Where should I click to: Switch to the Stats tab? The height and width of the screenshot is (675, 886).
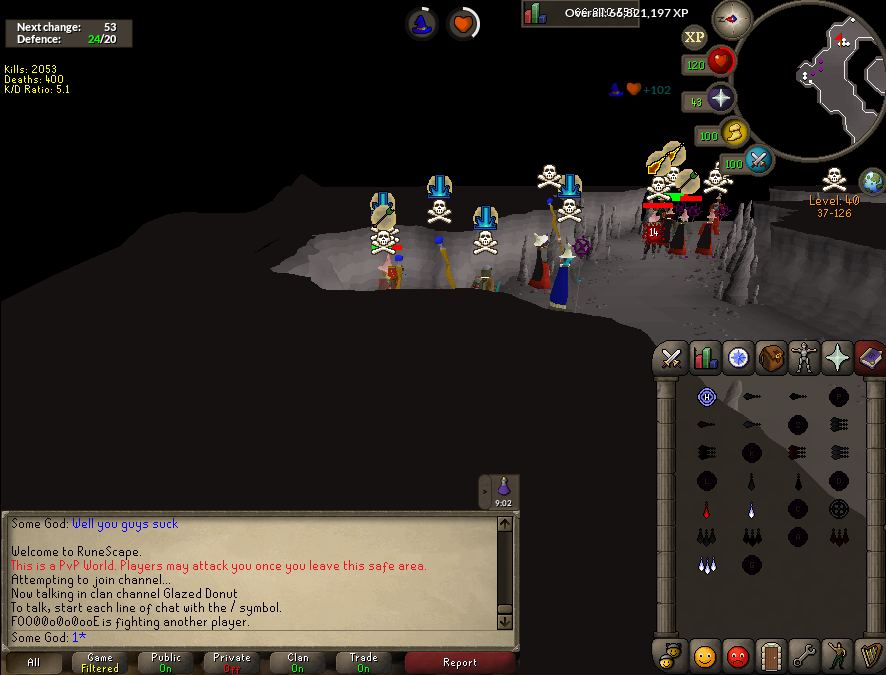click(705, 357)
